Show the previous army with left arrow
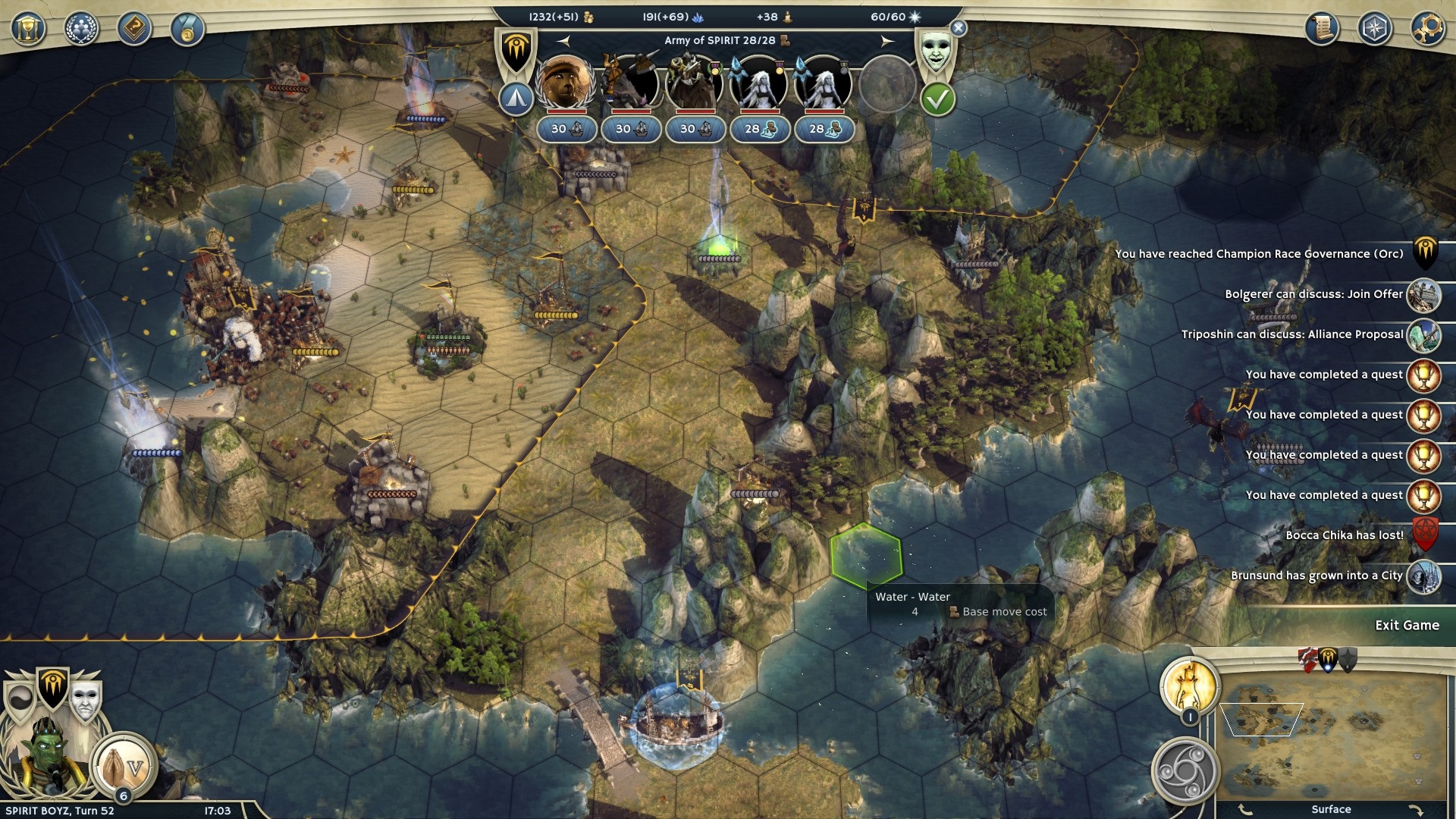The width and height of the screenshot is (1456, 819). [563, 41]
